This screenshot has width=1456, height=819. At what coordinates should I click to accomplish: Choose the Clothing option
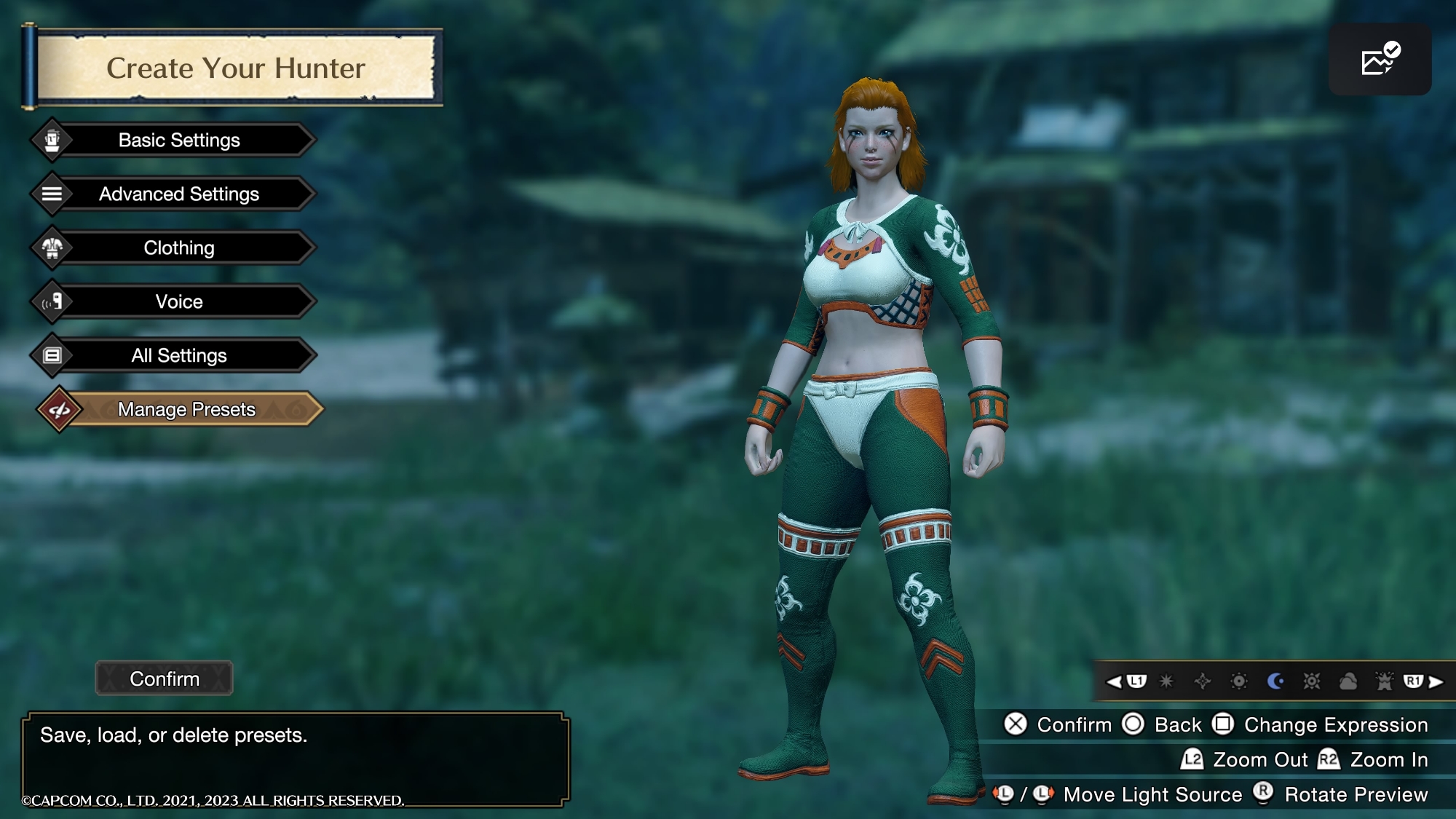pyautogui.click(x=179, y=248)
